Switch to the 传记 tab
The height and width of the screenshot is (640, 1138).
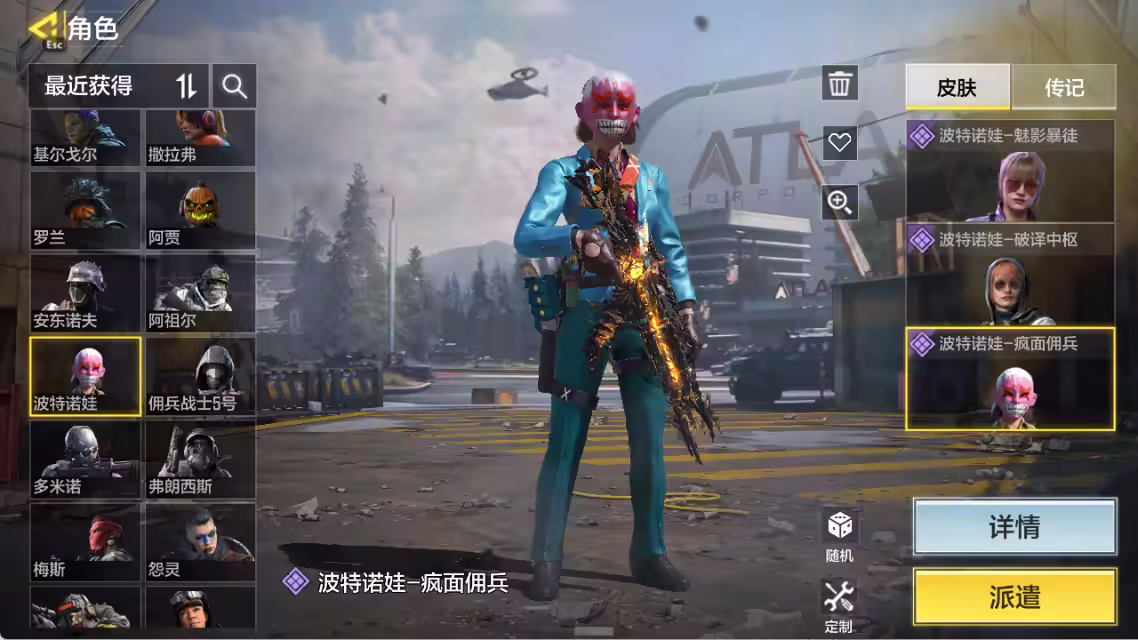pos(1064,87)
